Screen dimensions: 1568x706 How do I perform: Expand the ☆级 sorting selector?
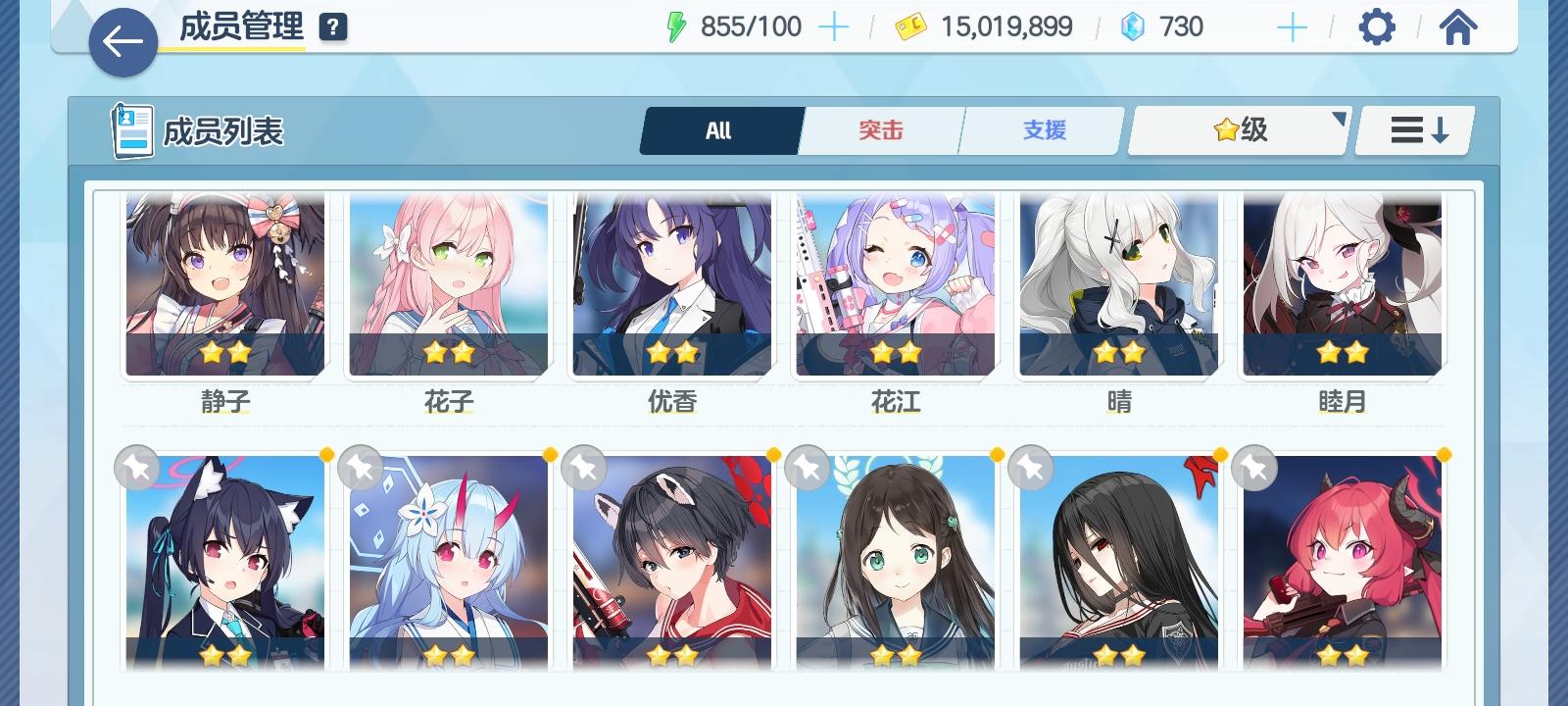(x=1237, y=128)
